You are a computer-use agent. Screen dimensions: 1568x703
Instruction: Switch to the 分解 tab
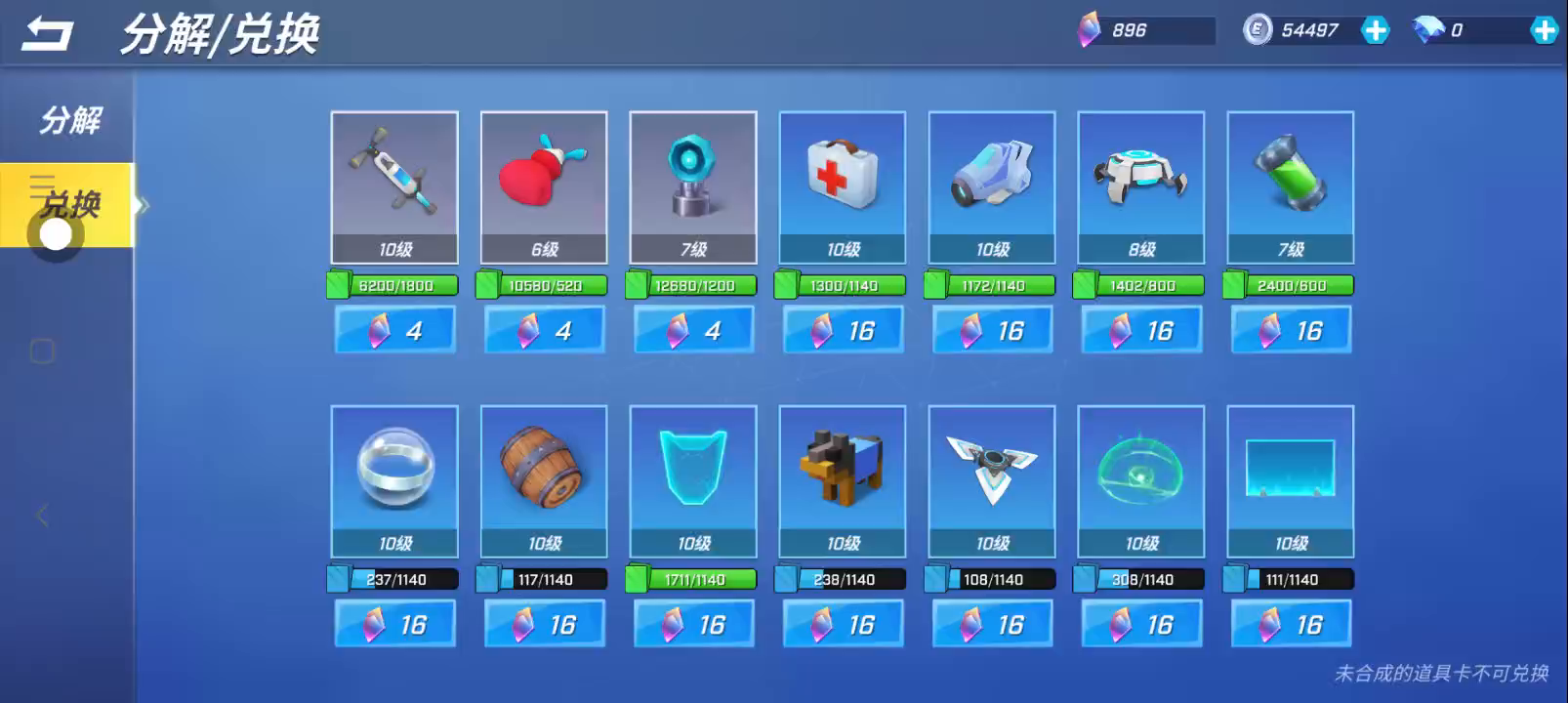point(69,120)
